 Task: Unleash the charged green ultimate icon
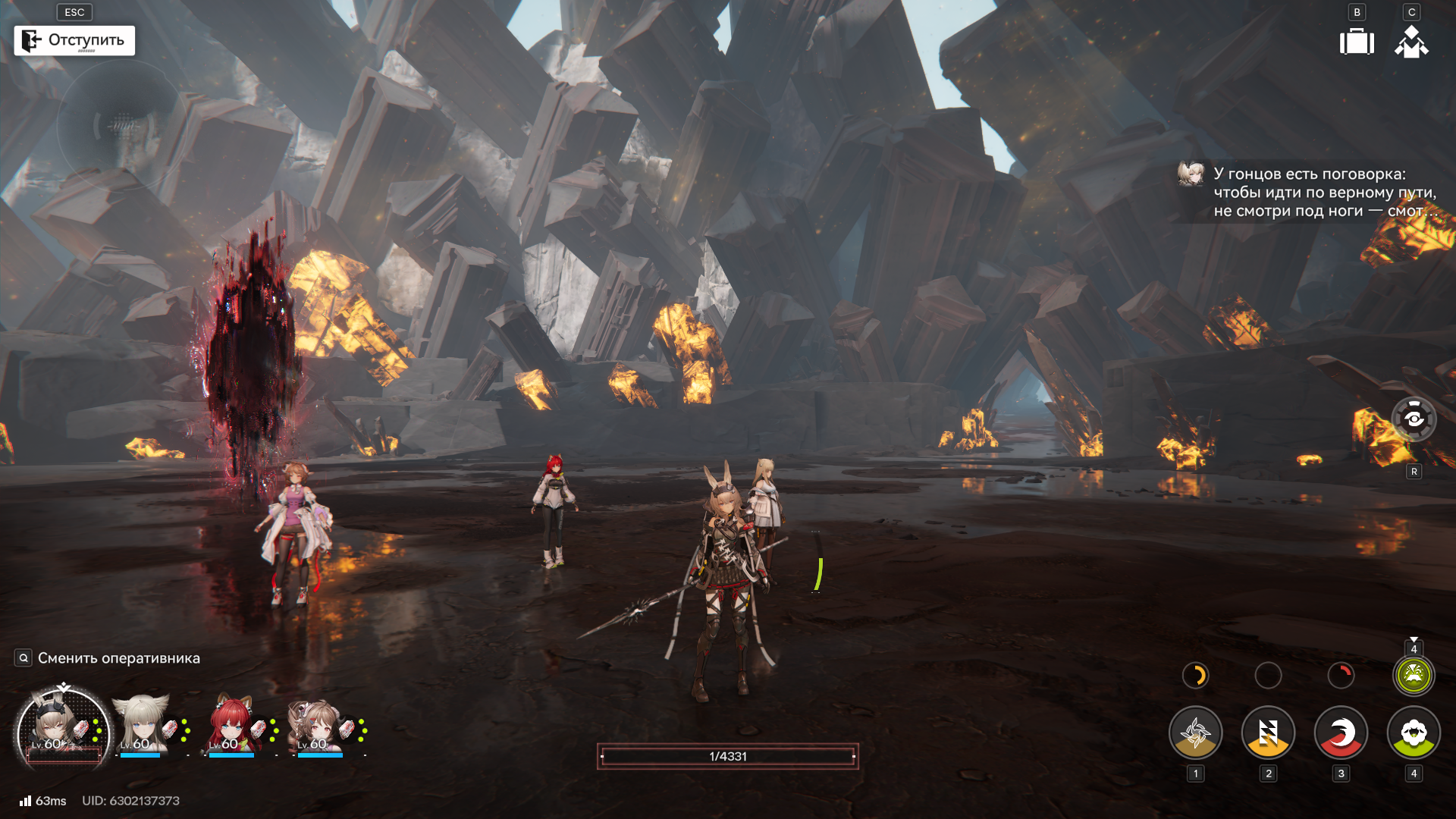(1414, 675)
